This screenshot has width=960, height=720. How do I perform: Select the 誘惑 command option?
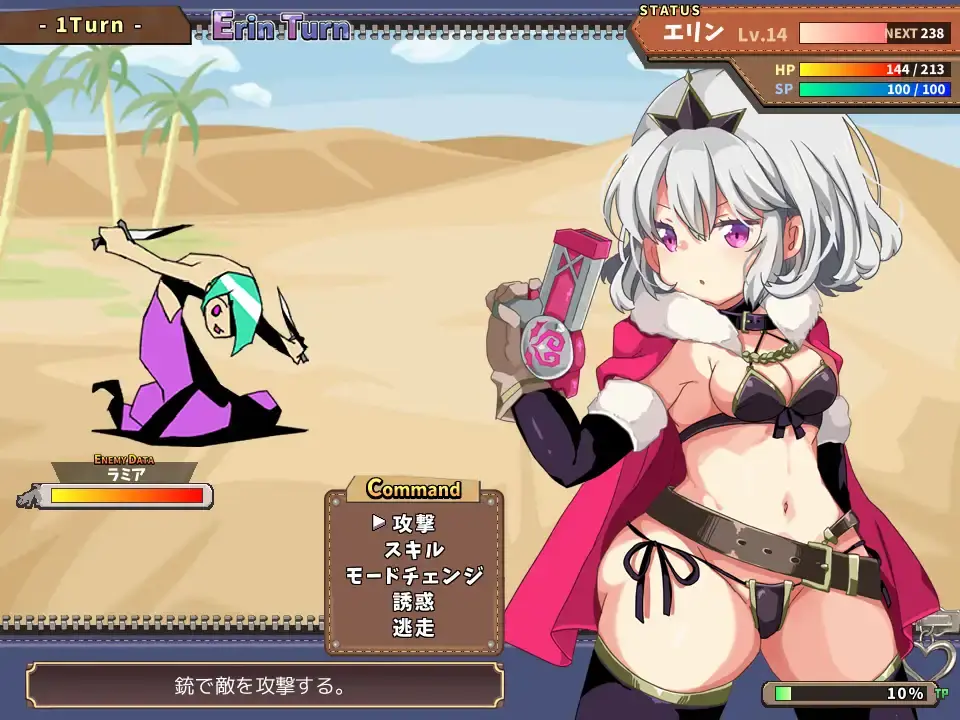(413, 602)
